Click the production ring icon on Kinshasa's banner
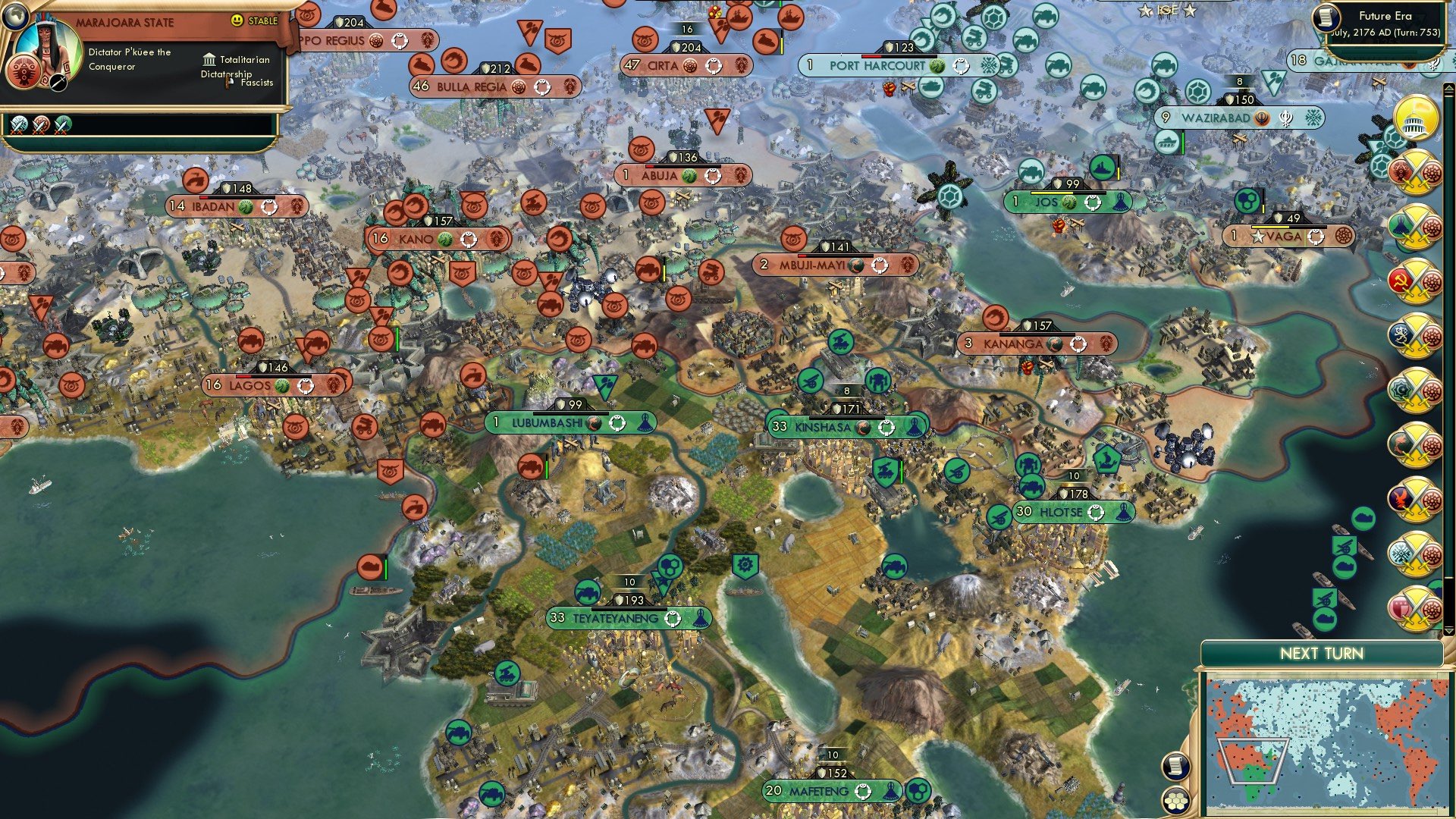Viewport: 1456px width, 819px height. point(886,428)
